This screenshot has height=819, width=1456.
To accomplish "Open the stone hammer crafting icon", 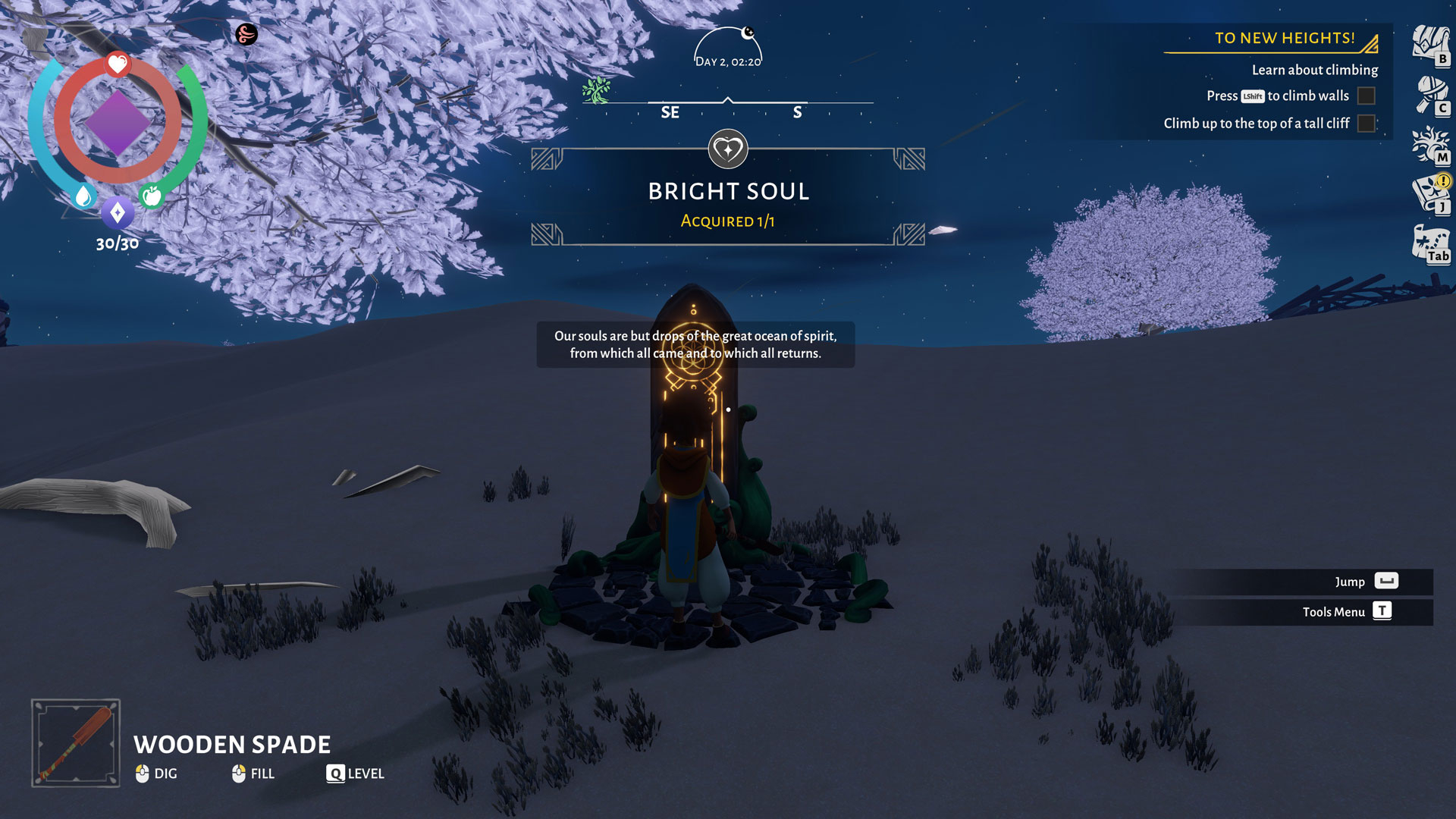I will [1430, 96].
